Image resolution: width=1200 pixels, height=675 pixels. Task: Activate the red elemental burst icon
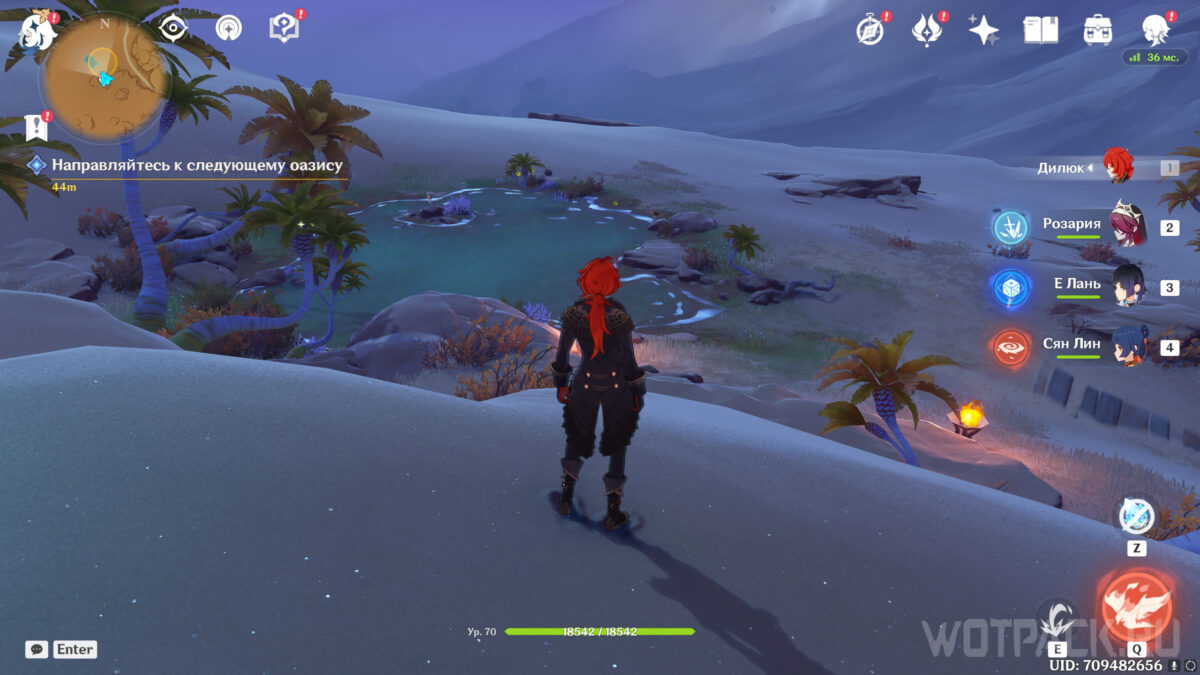[1136, 606]
